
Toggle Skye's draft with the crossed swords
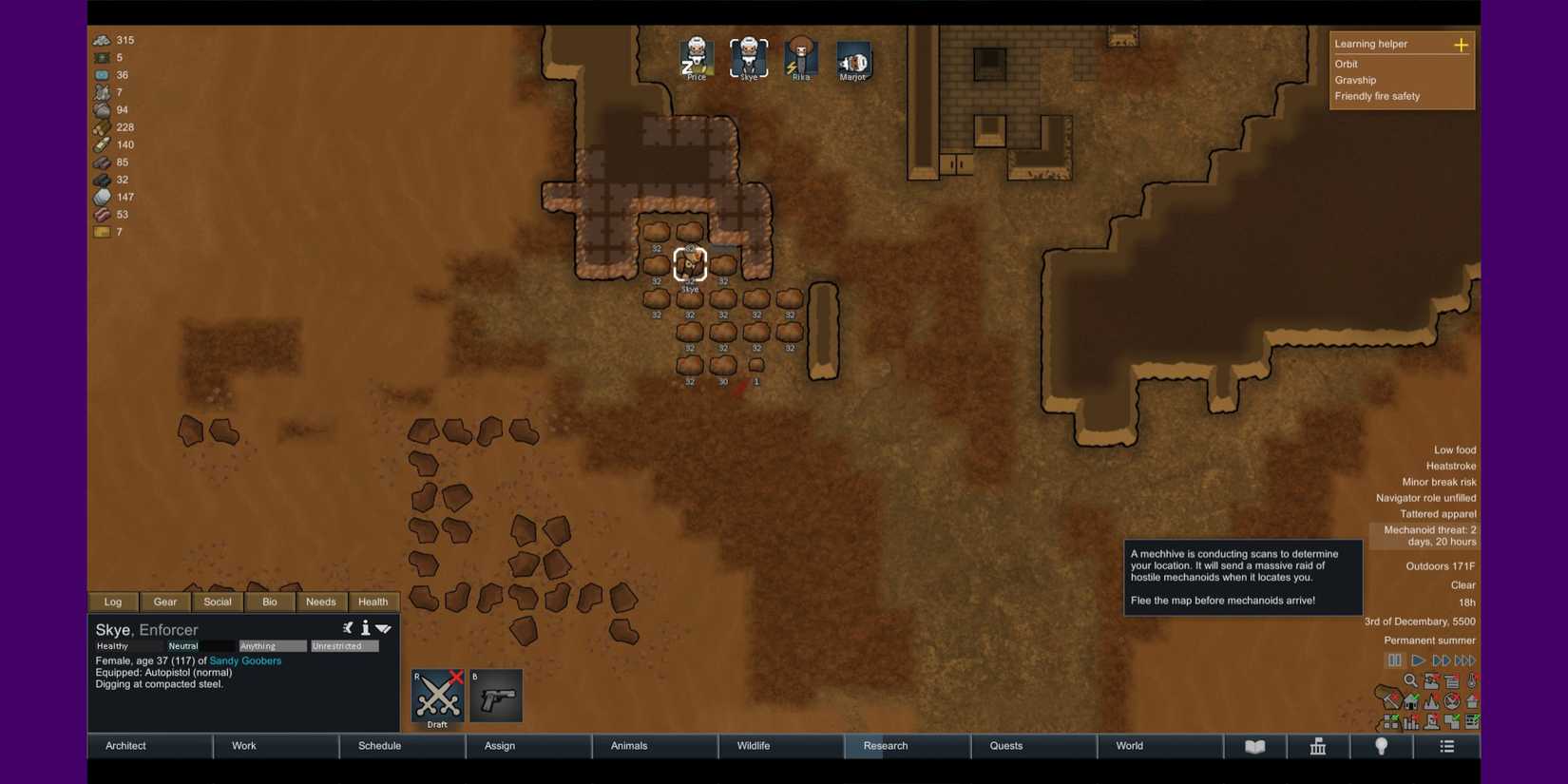[x=437, y=695]
